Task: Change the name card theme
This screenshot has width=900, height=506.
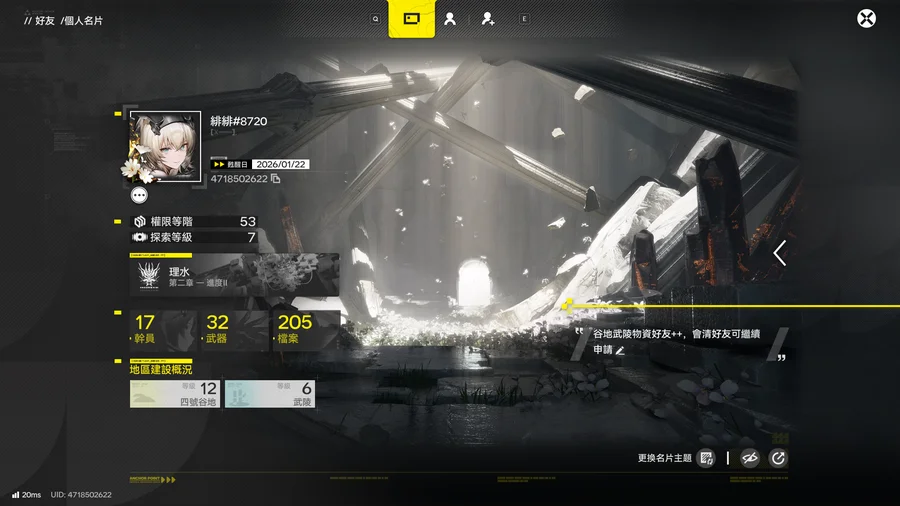Action: pyautogui.click(x=706, y=458)
